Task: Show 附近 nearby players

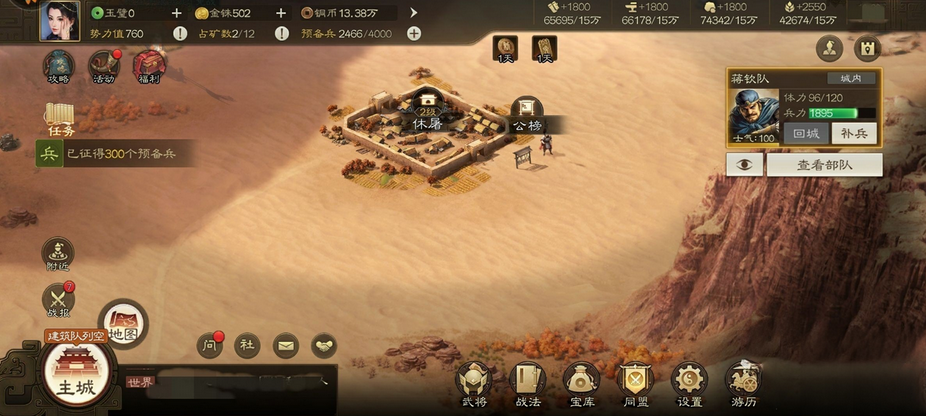Action: (x=58, y=254)
